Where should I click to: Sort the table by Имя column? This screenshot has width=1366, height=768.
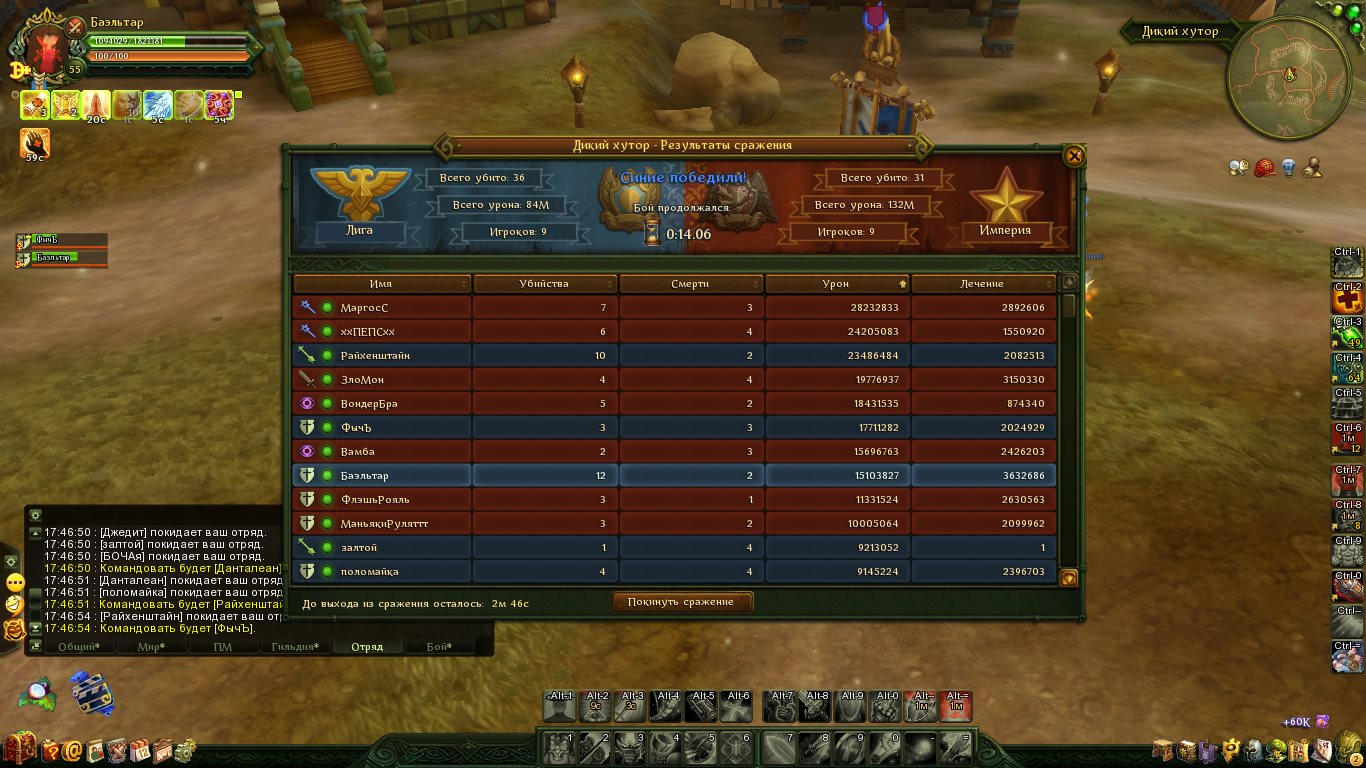tap(381, 284)
